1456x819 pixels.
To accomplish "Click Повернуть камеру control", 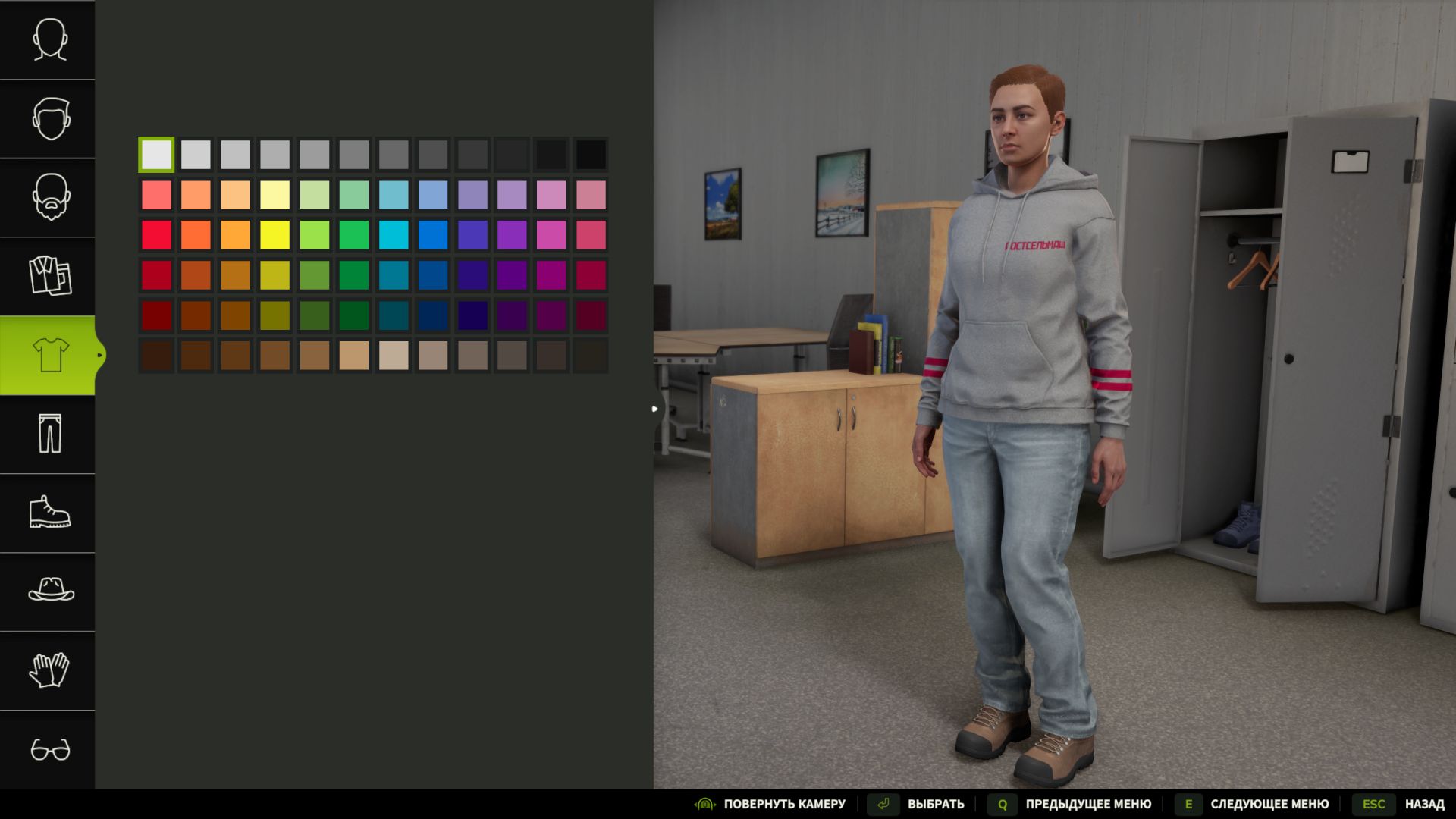I will (x=784, y=804).
